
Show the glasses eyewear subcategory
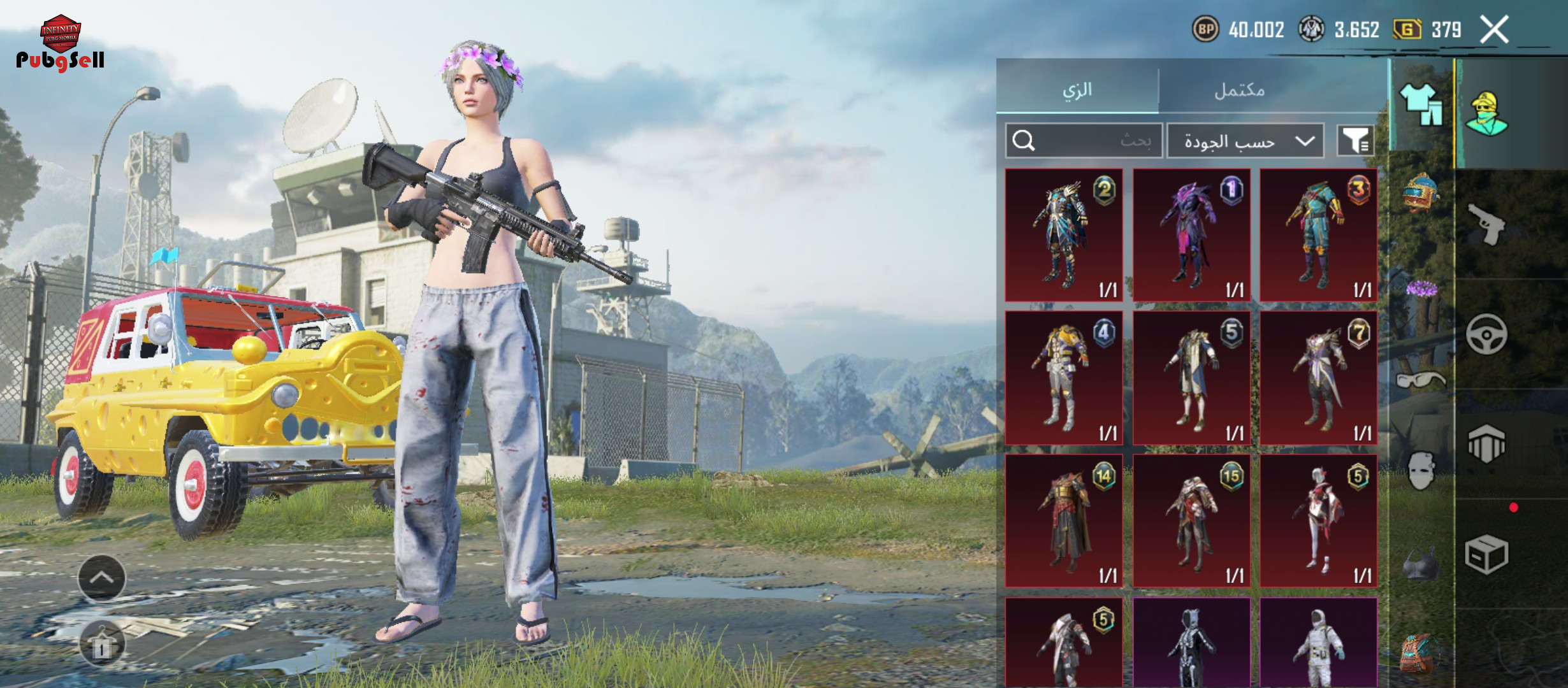pyautogui.click(x=1420, y=381)
